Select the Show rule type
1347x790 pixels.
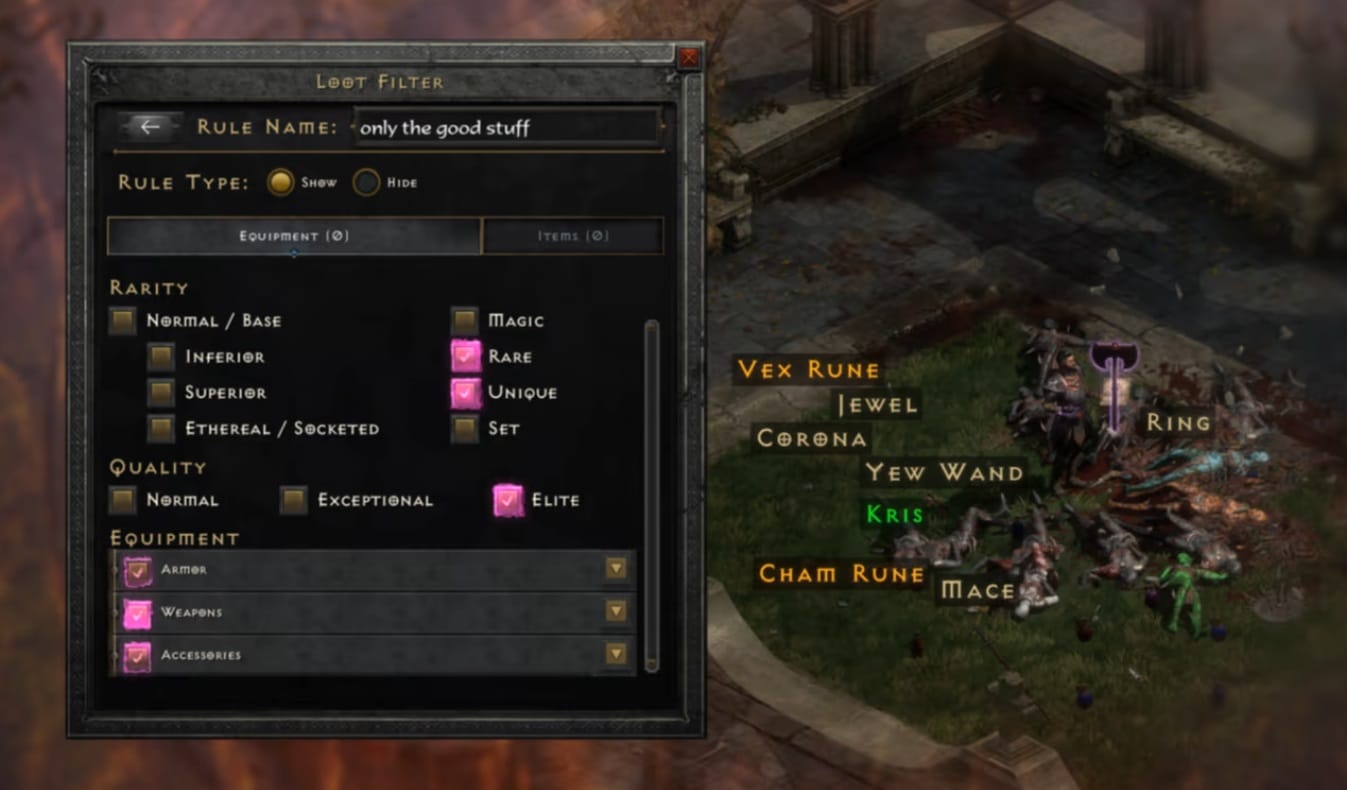click(281, 183)
